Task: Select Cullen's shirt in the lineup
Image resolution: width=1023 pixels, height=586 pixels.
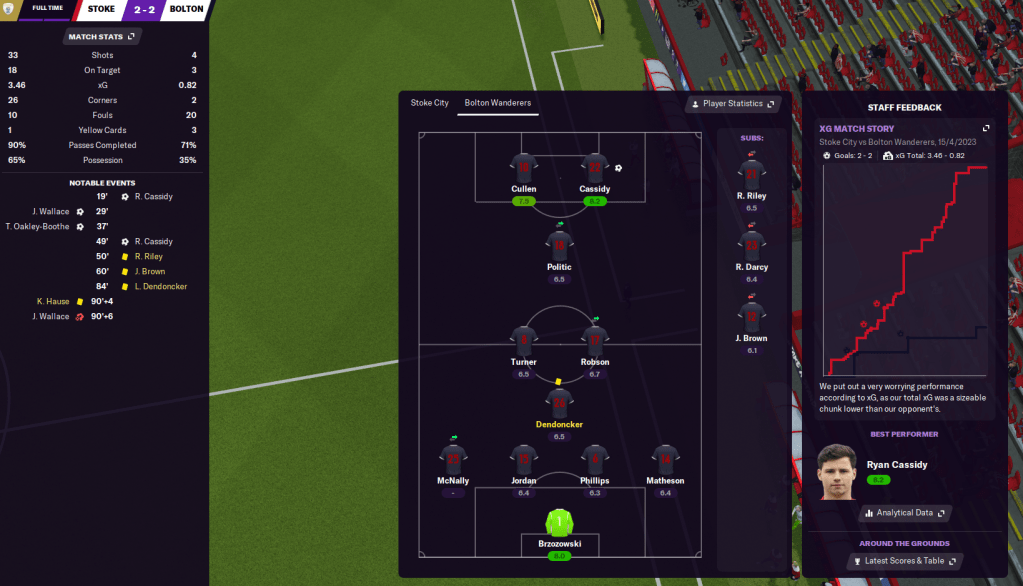Action: (523, 168)
